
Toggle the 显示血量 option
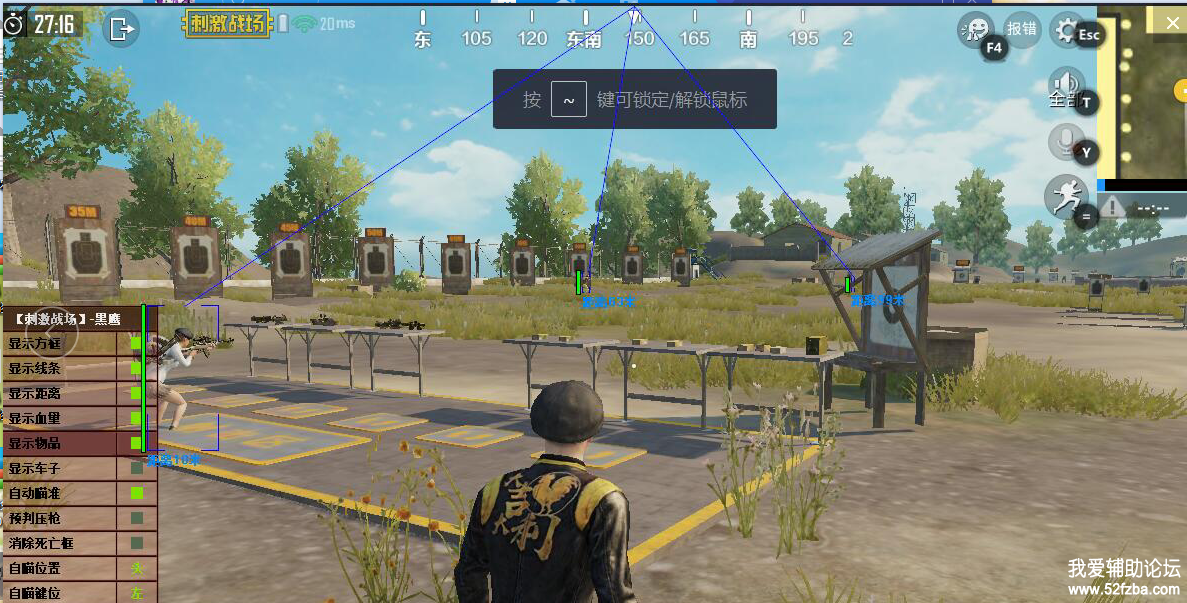tap(136, 418)
